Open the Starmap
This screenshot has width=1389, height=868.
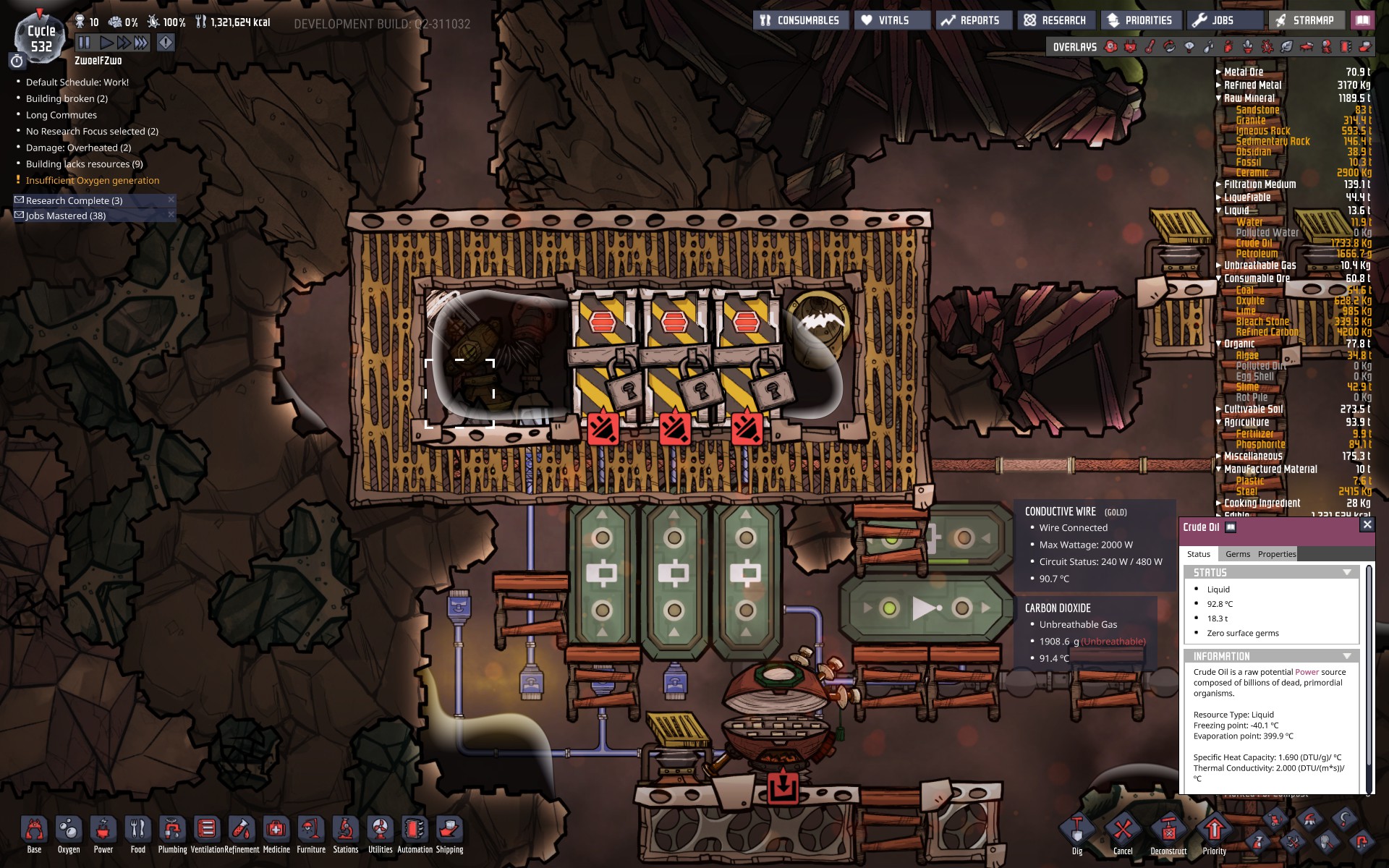[x=1305, y=20]
